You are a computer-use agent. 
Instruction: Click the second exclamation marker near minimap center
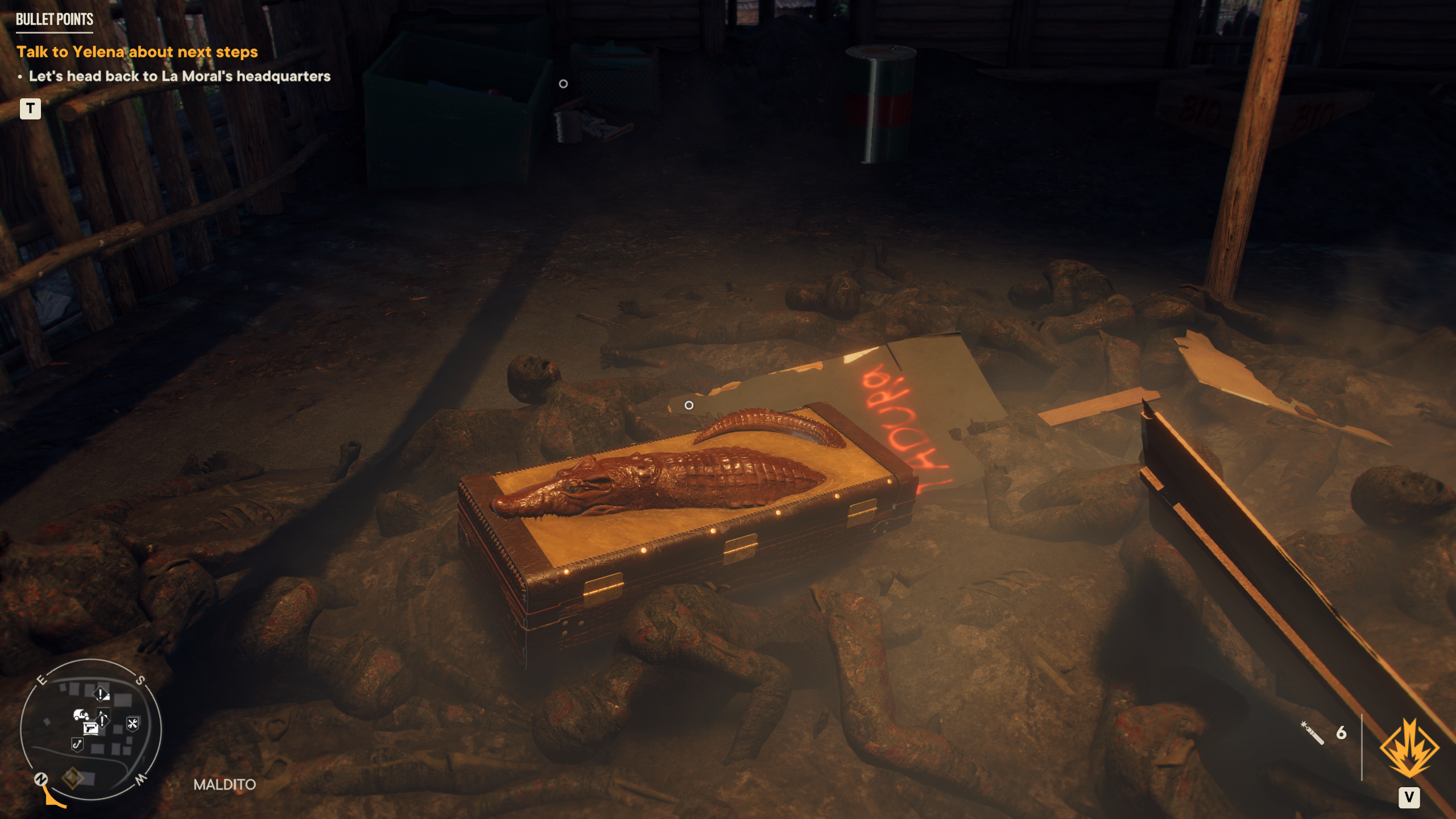pos(102,720)
